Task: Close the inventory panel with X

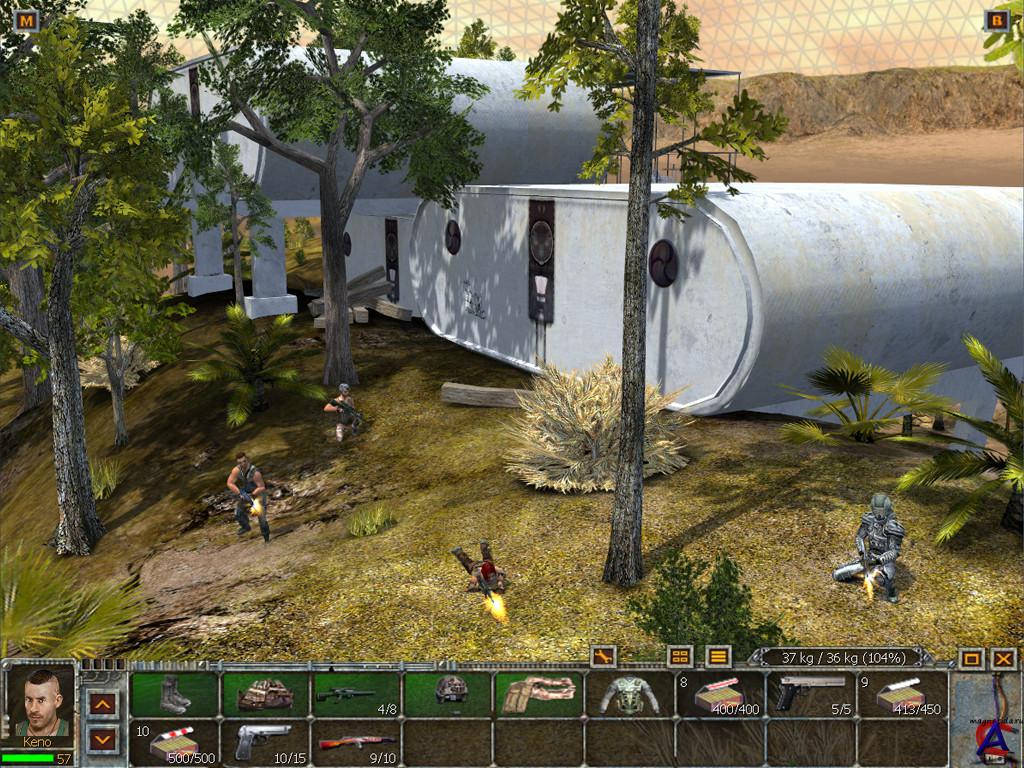Action: (1003, 659)
